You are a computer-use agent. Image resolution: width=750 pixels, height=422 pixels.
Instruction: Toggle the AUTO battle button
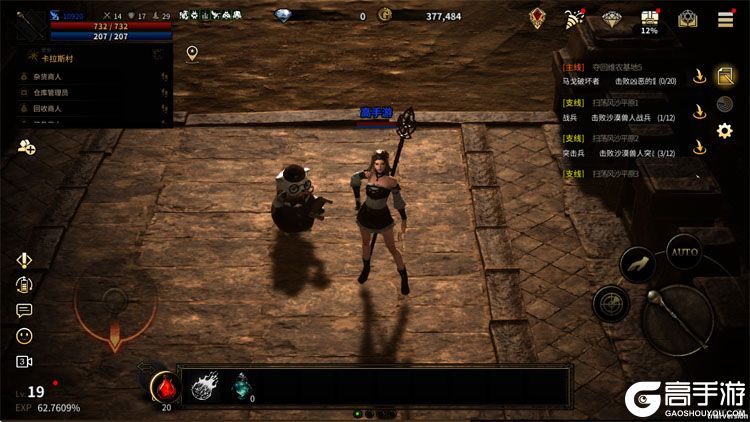click(x=684, y=251)
